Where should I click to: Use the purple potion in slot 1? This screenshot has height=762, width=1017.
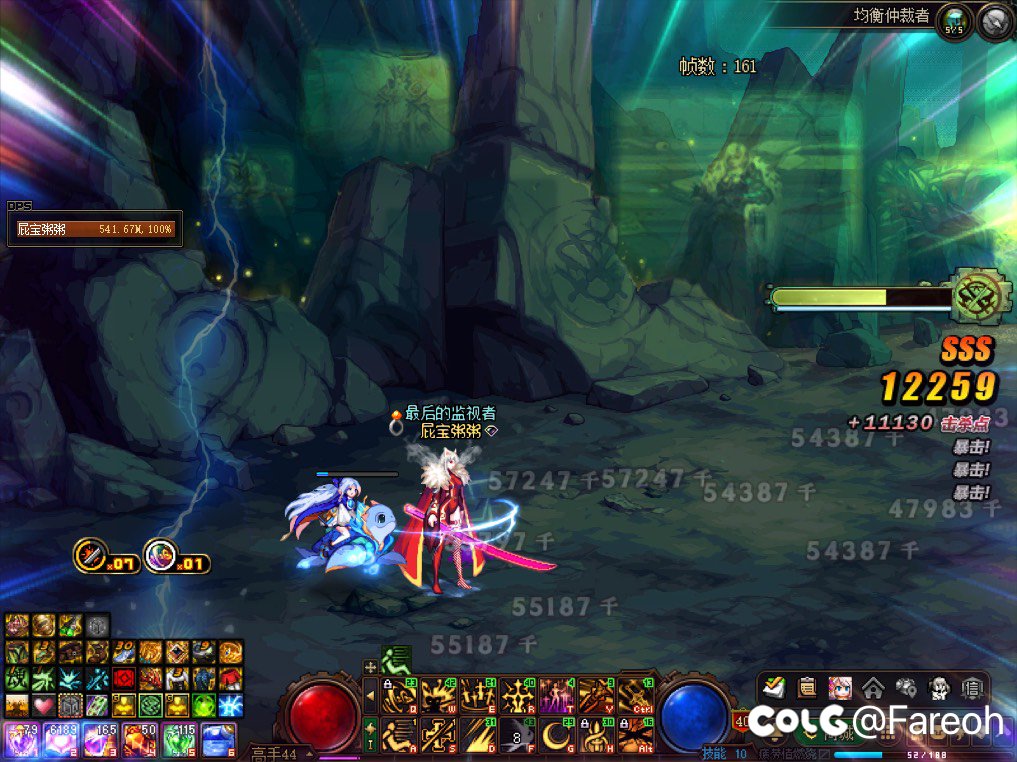pyautogui.click(x=19, y=740)
